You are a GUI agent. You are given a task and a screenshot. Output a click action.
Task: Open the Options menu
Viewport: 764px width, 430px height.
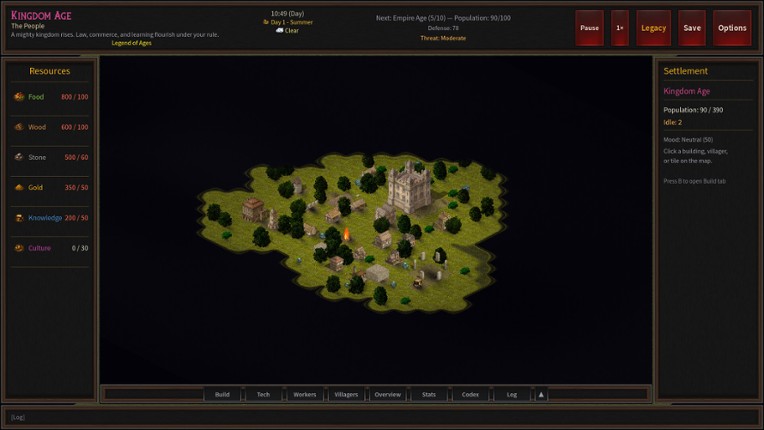[x=732, y=28]
